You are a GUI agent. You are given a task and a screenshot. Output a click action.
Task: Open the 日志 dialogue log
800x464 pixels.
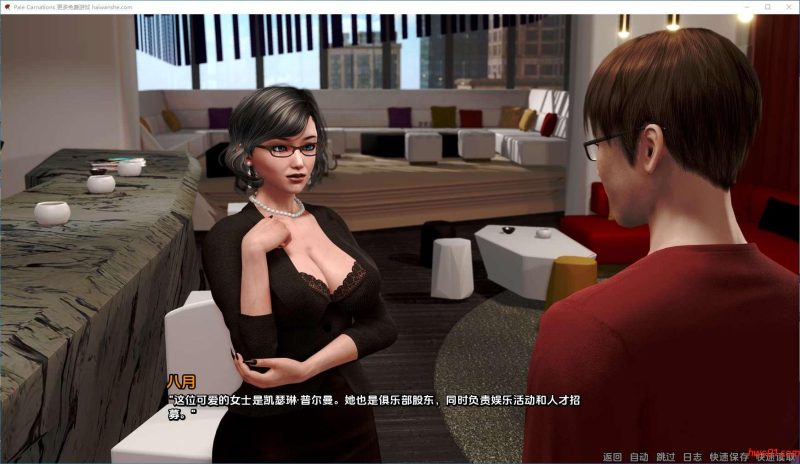(692, 457)
